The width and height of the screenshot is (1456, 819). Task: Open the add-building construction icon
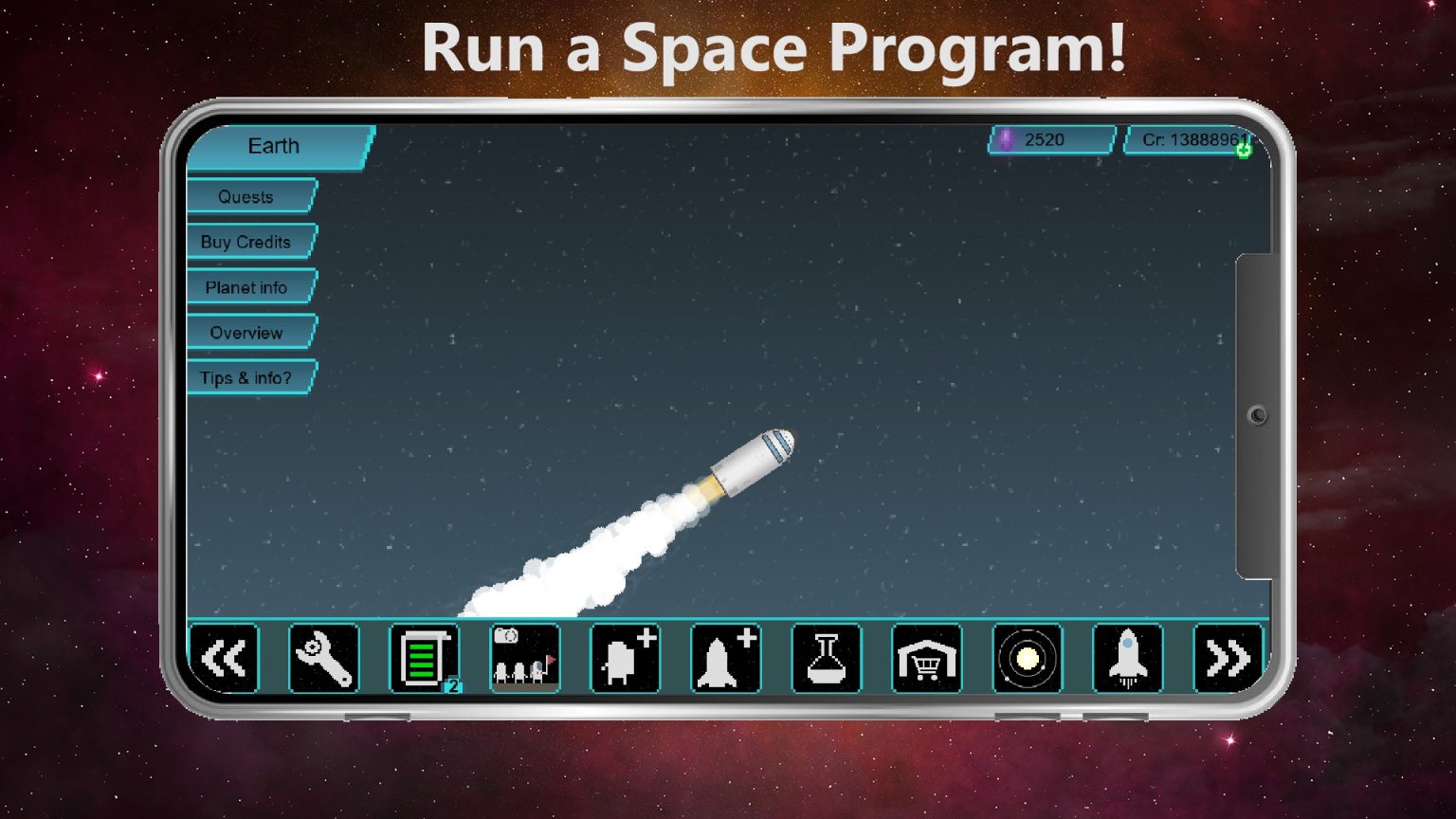[x=627, y=659]
